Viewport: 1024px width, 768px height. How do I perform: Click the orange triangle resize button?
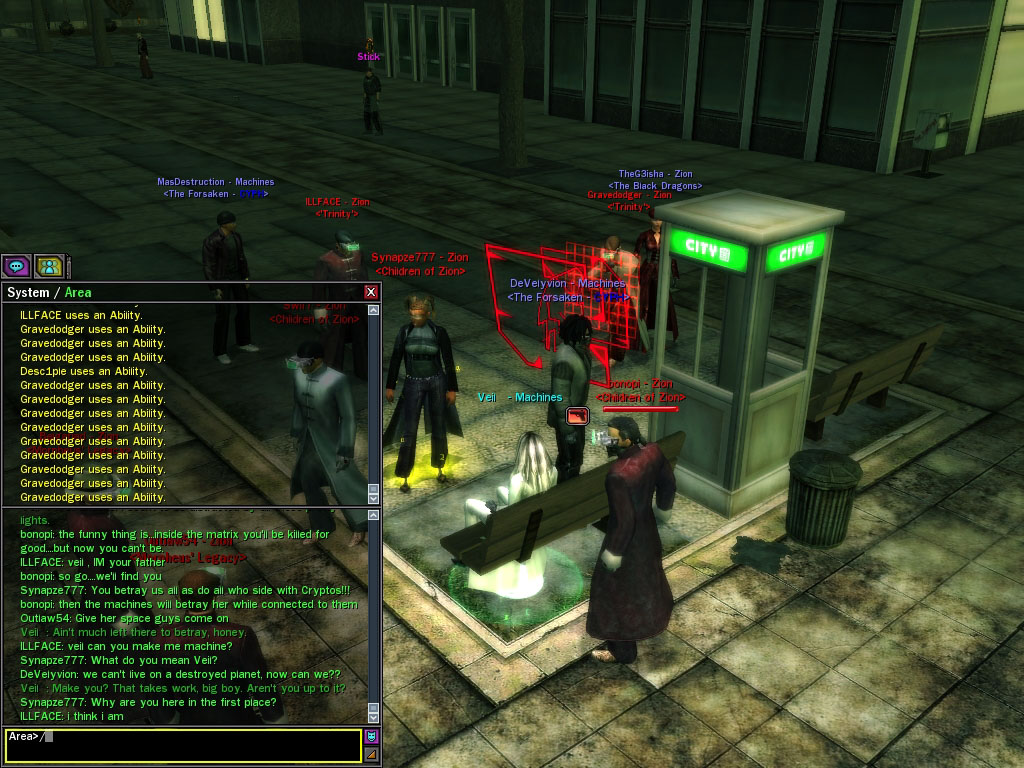pyautogui.click(x=371, y=754)
